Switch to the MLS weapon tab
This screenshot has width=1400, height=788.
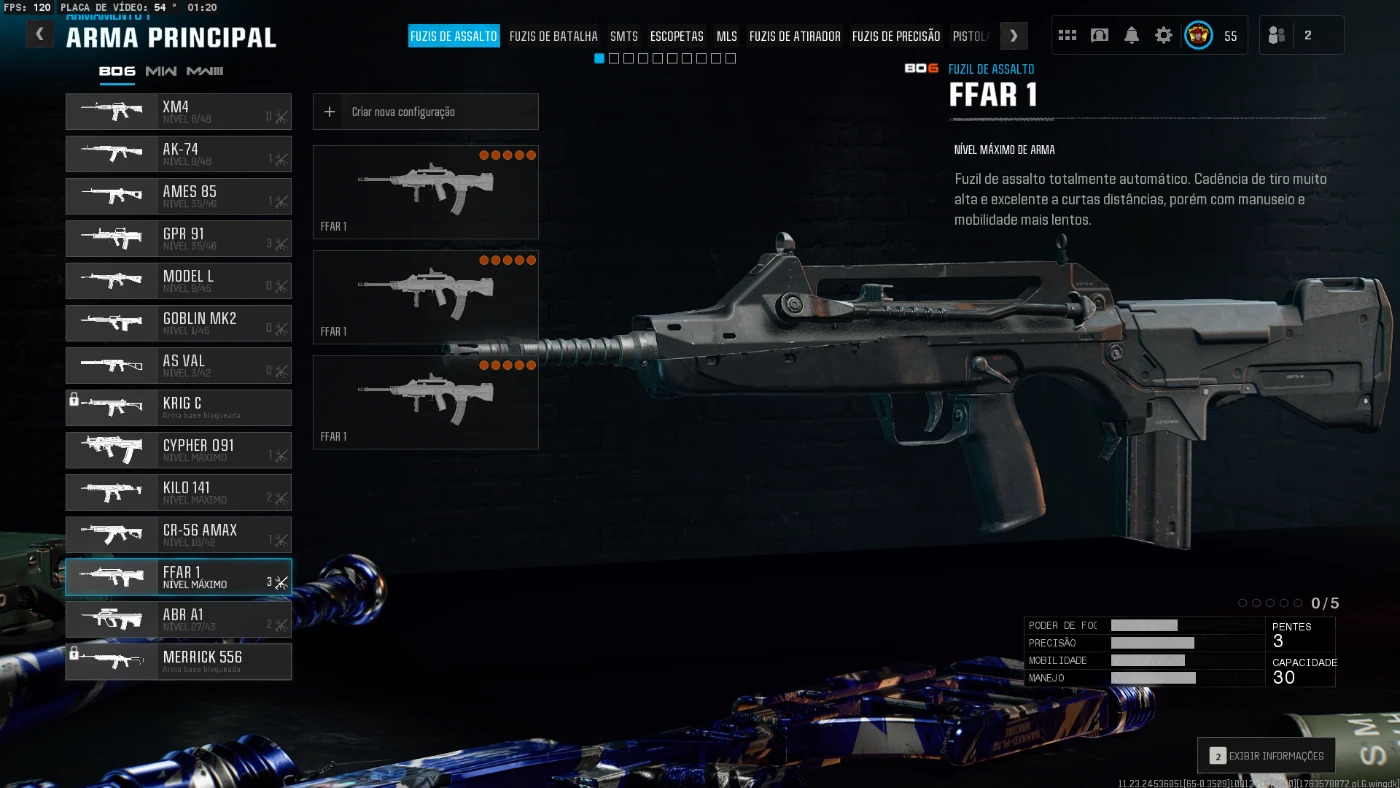(727, 36)
